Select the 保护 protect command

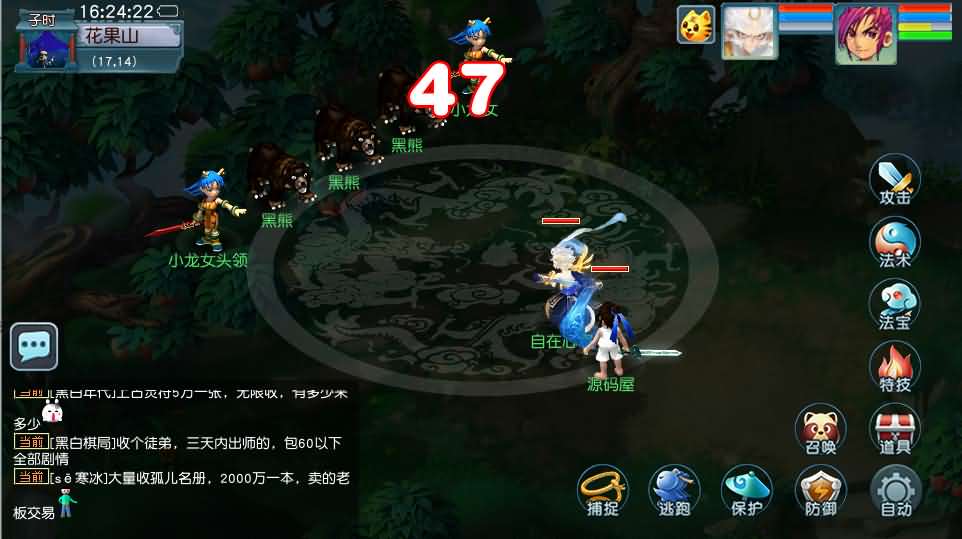click(x=747, y=492)
